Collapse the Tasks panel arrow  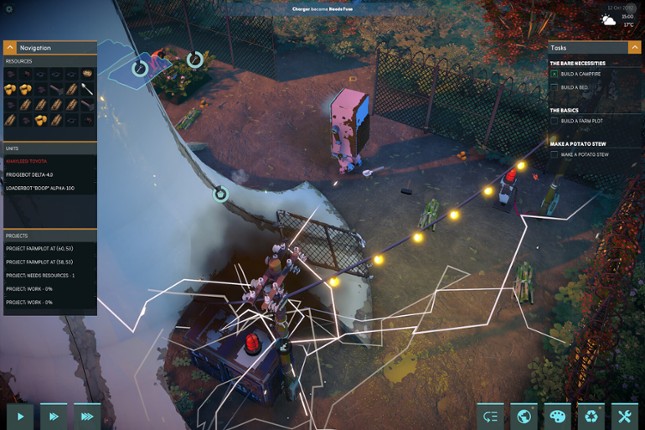634,47
